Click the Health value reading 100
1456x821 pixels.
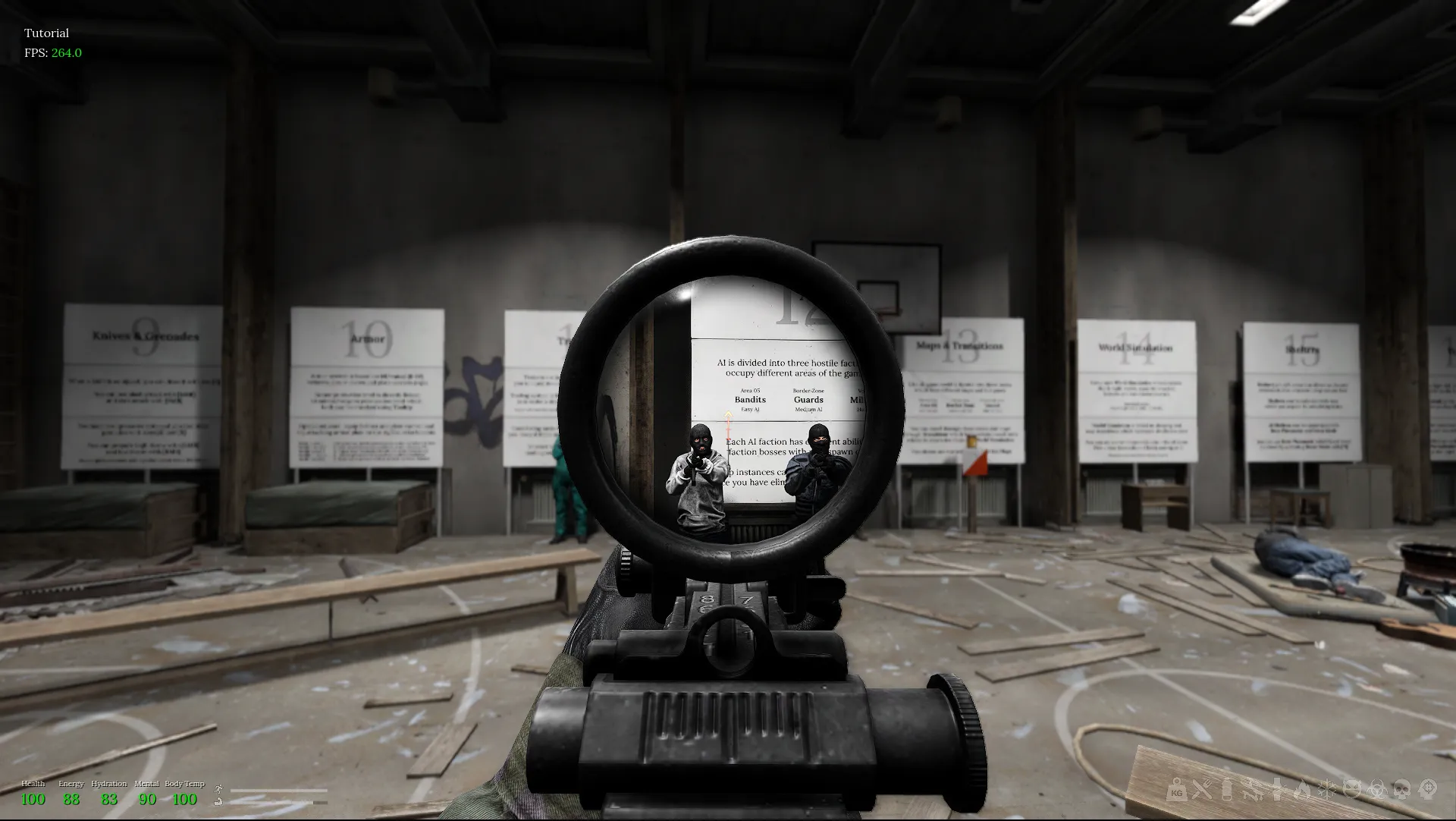pos(33,799)
